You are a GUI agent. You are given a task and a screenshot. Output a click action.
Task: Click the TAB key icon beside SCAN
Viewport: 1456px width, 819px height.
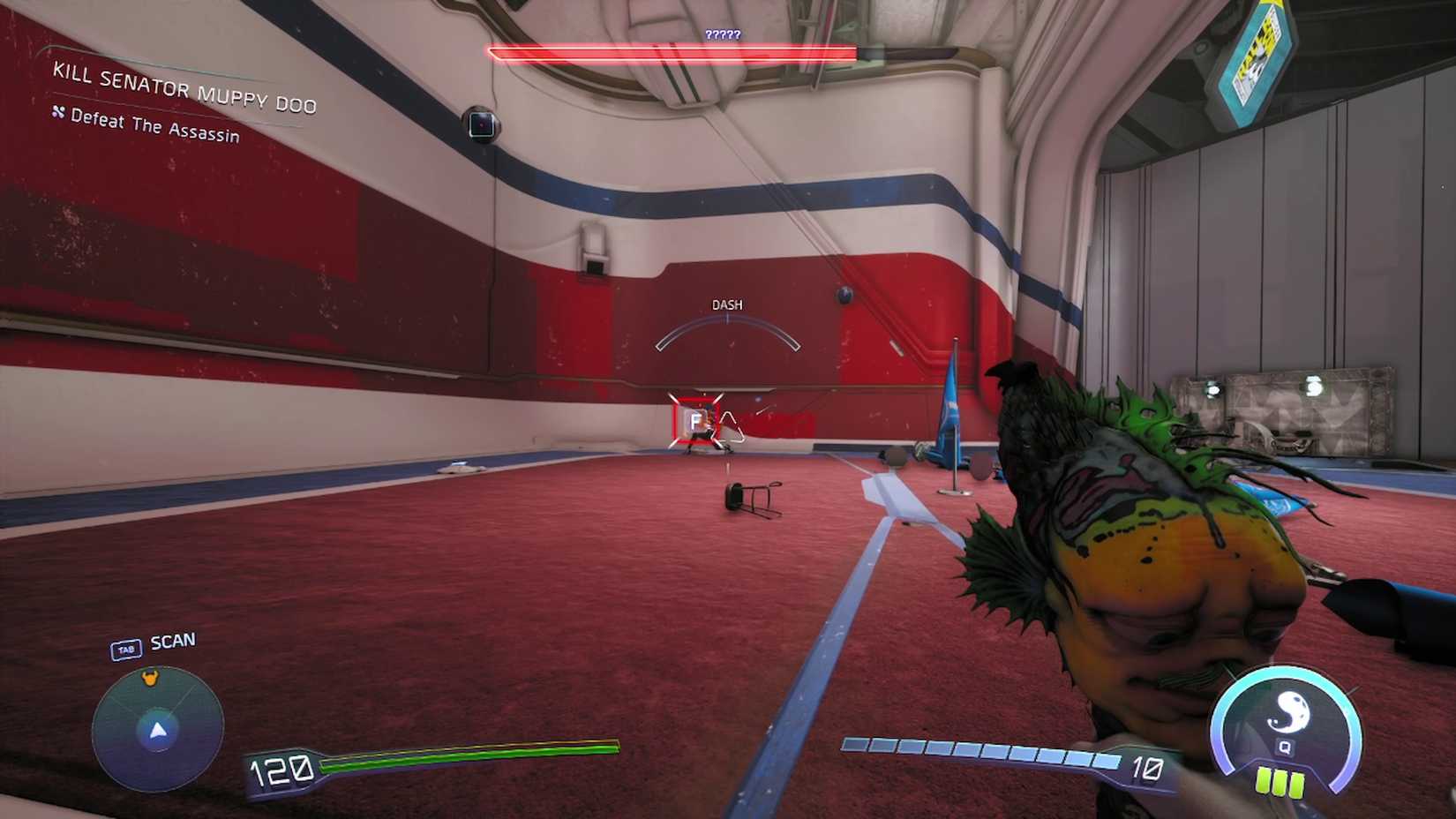click(125, 647)
